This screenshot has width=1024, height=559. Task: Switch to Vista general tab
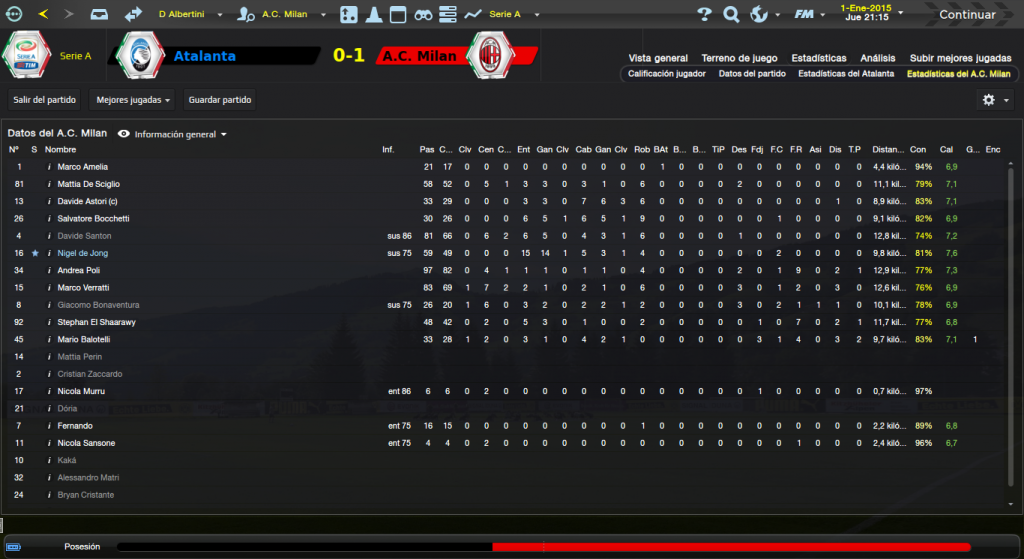click(x=657, y=58)
